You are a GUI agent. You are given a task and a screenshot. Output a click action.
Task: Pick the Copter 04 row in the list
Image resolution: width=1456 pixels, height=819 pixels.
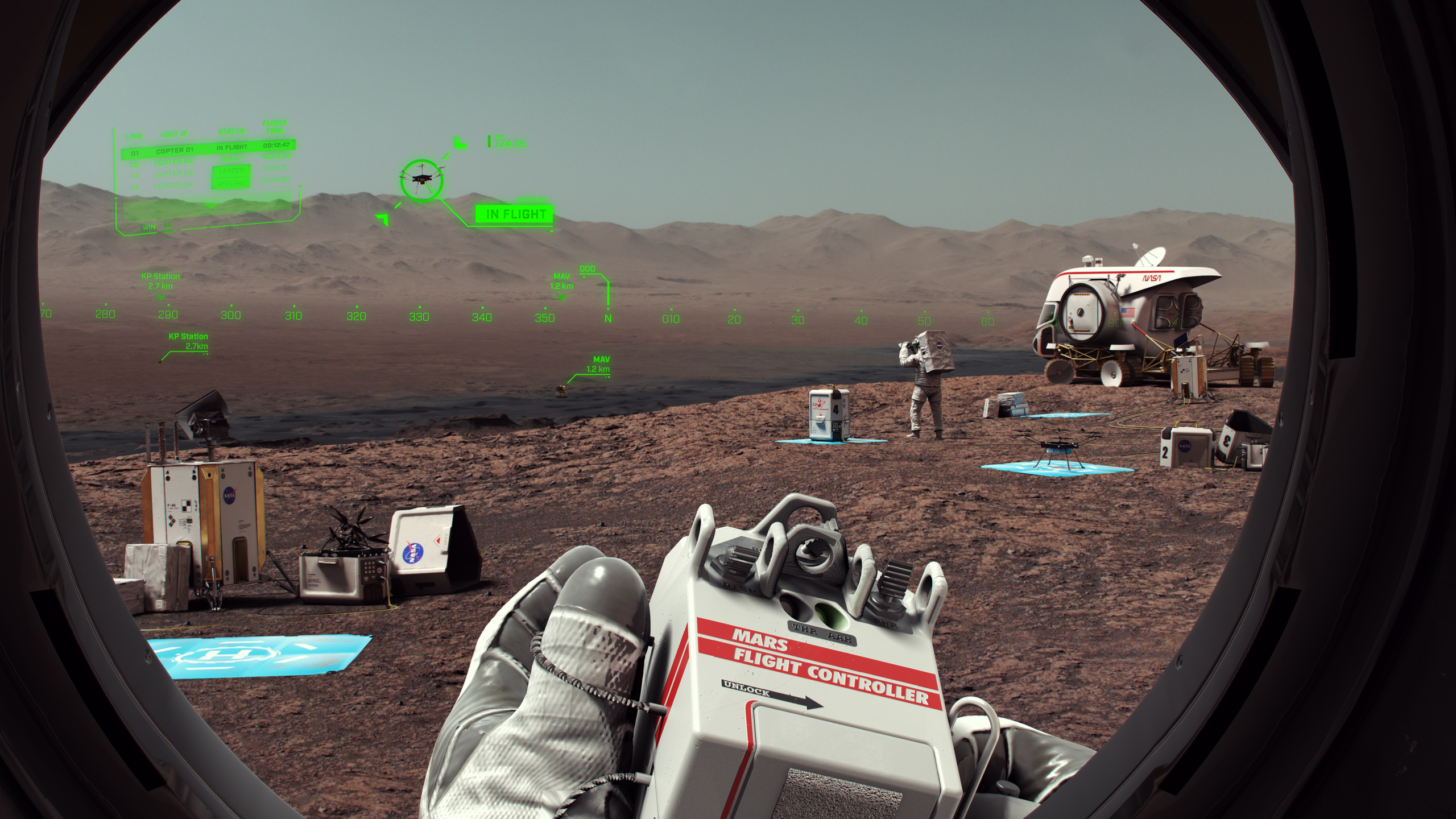pos(175,185)
